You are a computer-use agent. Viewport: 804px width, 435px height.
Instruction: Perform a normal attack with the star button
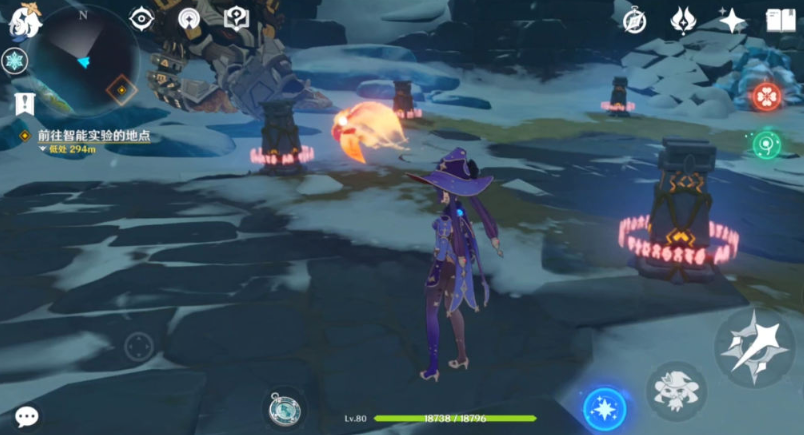(754, 347)
